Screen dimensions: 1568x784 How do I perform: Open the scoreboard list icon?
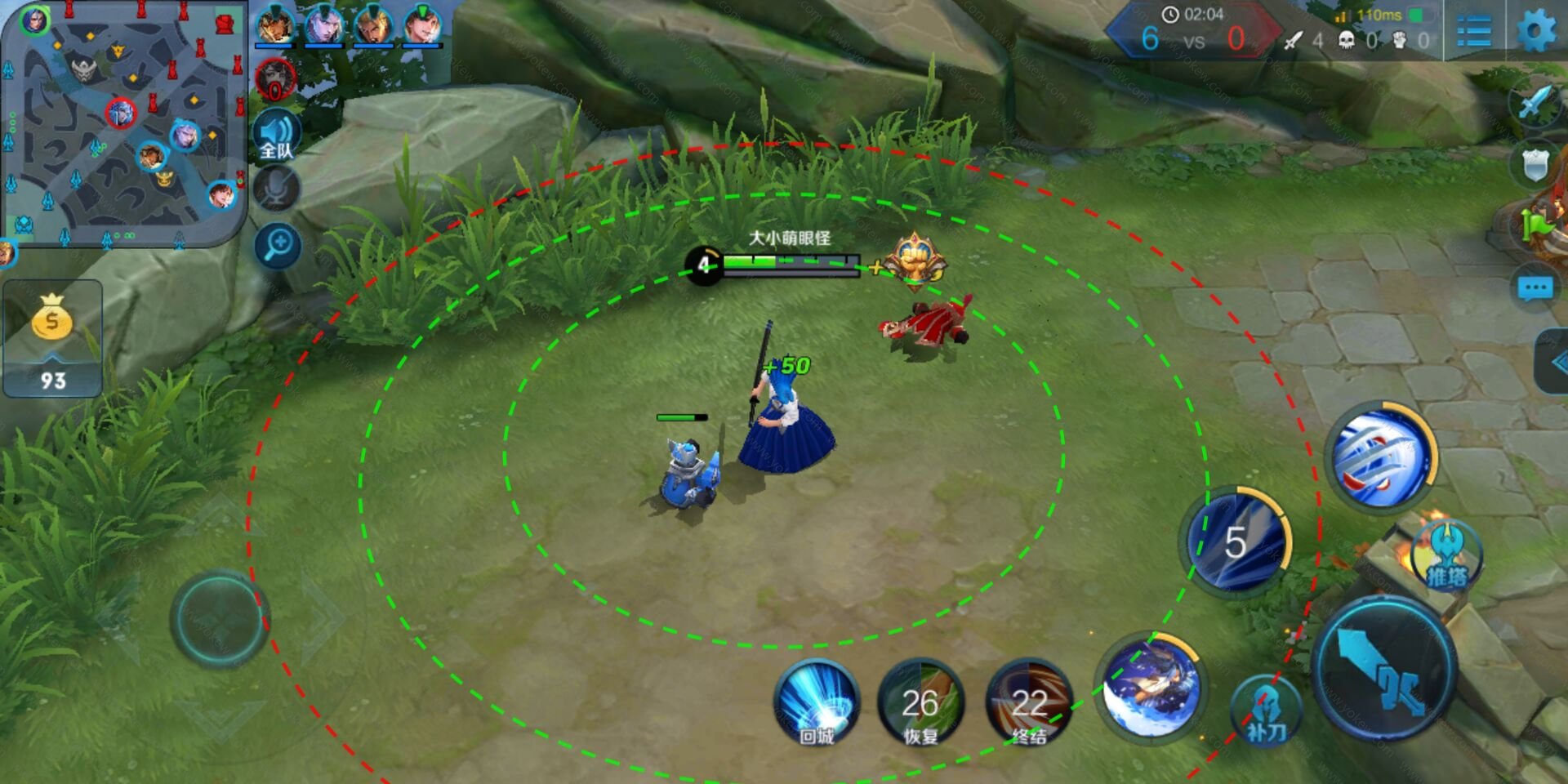click(x=1474, y=32)
